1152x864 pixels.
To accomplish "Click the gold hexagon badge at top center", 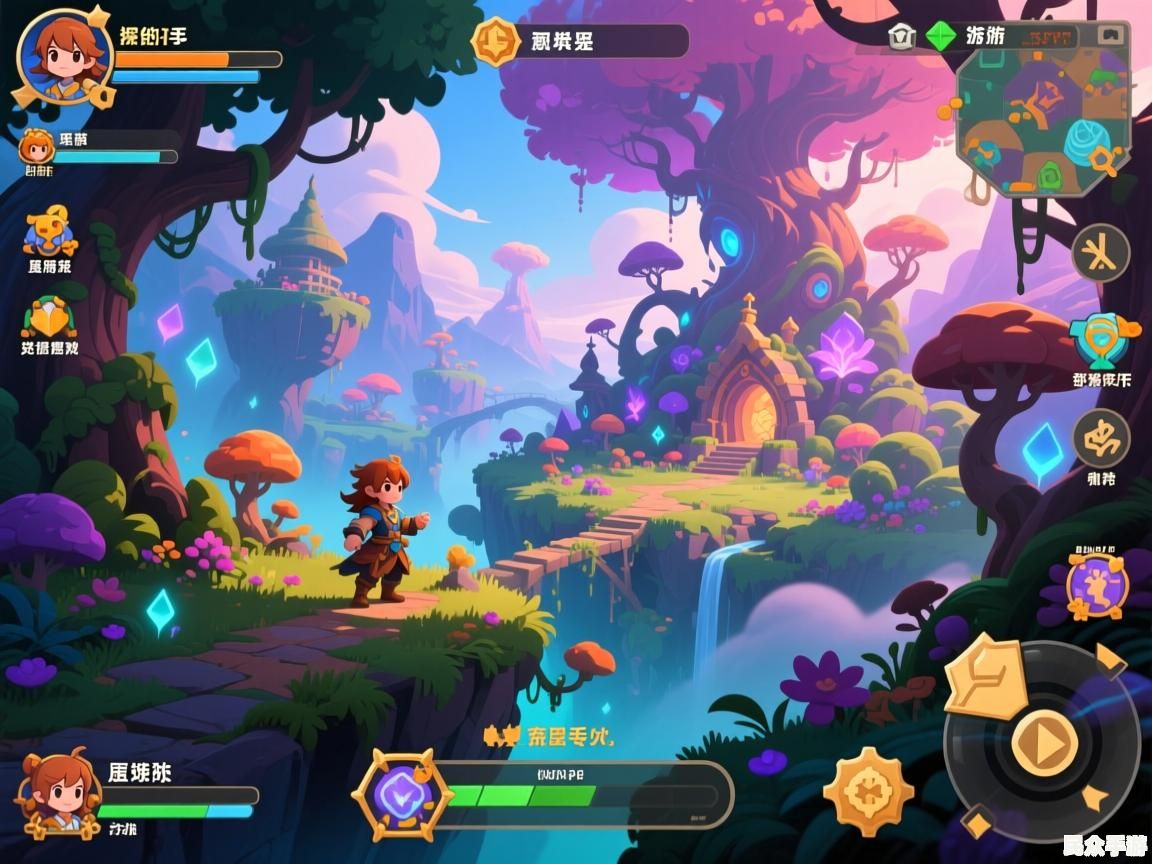I will 495,41.
